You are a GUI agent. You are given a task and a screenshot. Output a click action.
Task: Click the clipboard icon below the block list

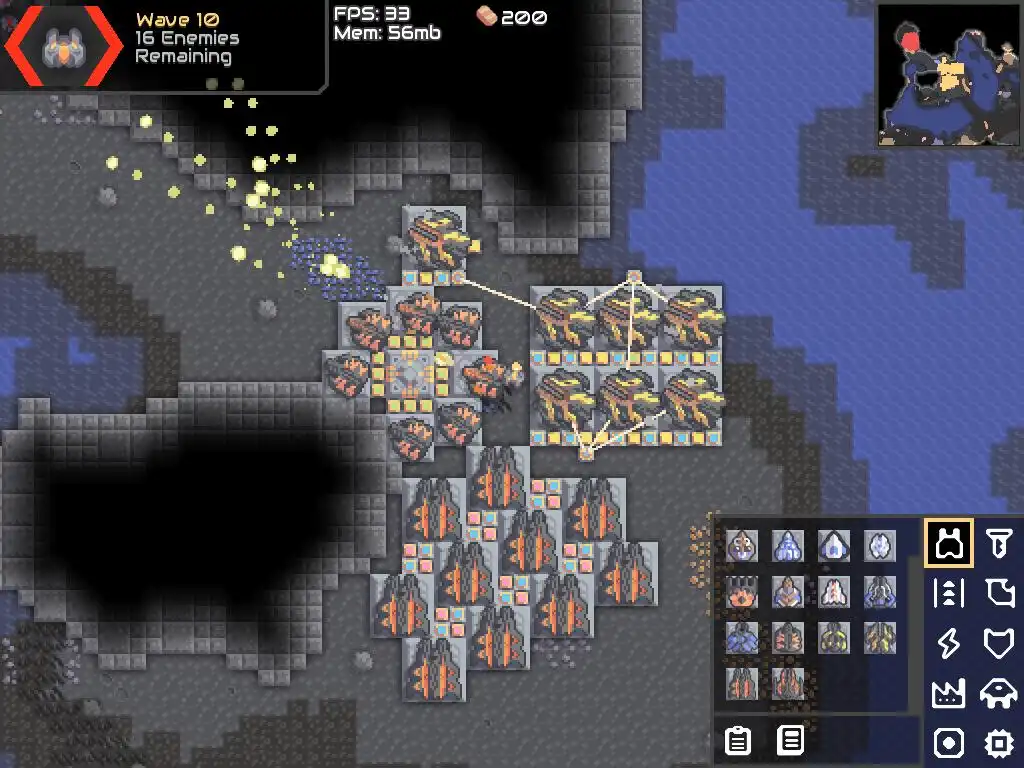pyautogui.click(x=738, y=740)
